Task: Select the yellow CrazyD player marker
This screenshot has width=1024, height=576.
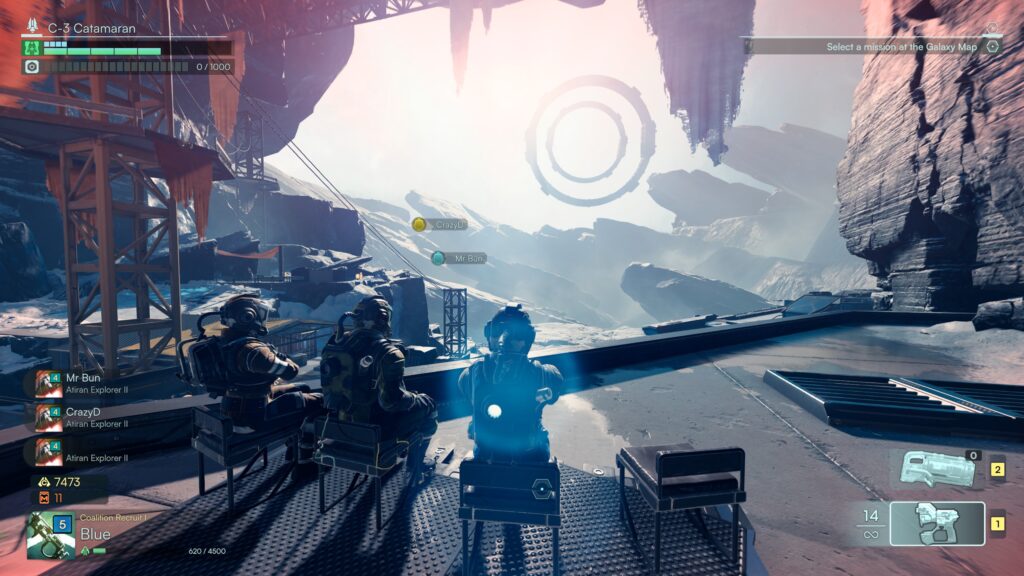Action: pos(419,225)
